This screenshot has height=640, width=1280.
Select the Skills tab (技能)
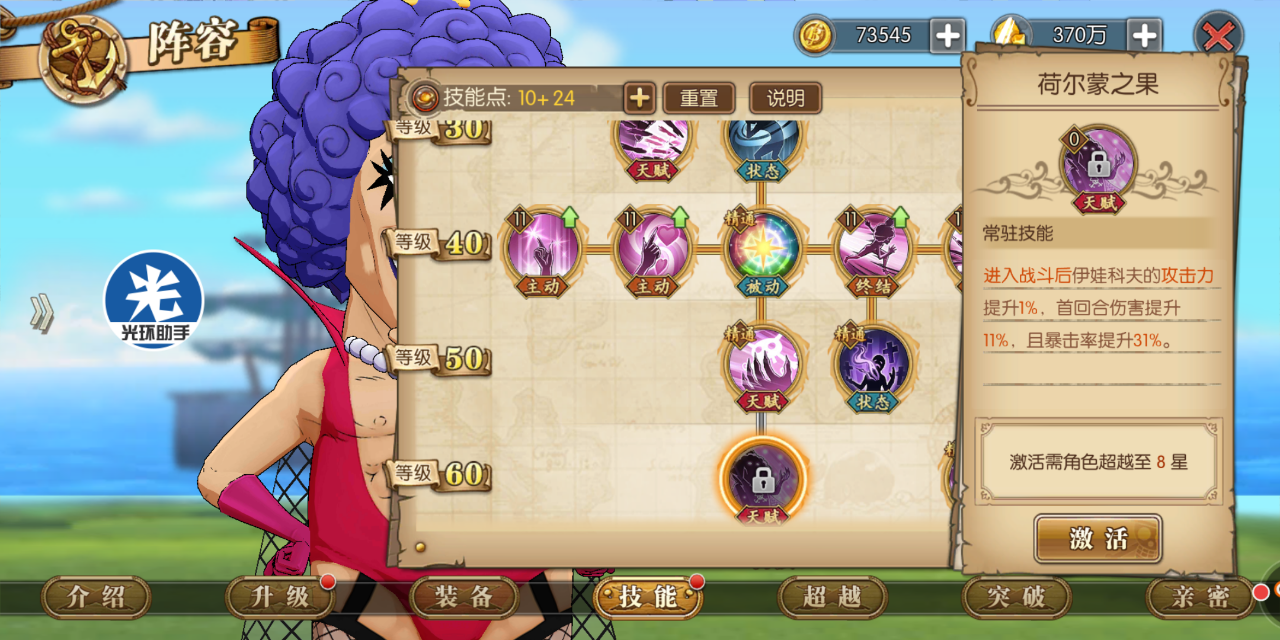pos(648,598)
